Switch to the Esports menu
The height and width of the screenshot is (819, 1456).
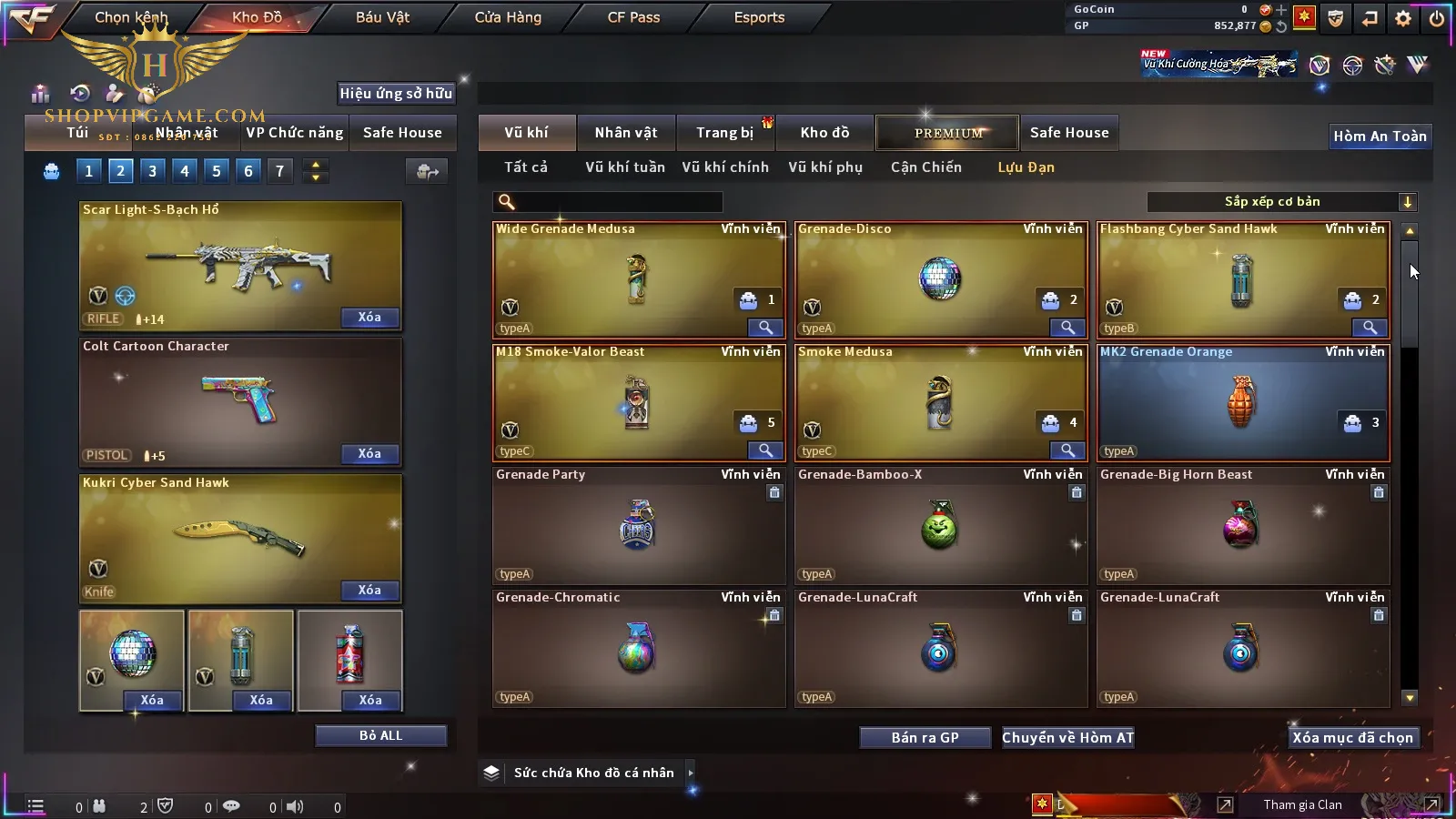[759, 17]
